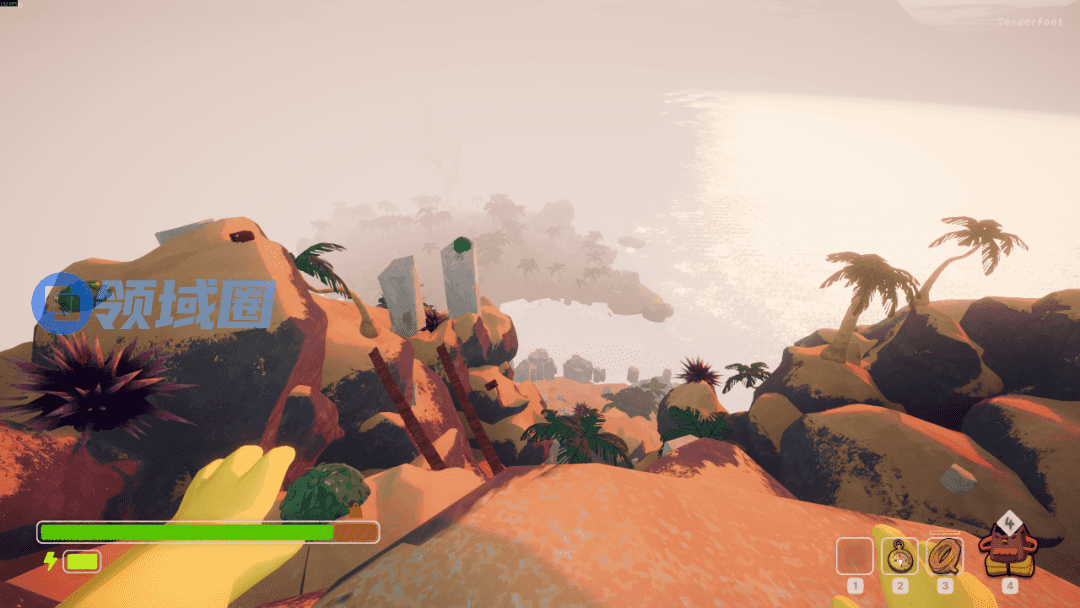
Task: Select the coiled rope hotbar slot
Action: tap(945, 555)
